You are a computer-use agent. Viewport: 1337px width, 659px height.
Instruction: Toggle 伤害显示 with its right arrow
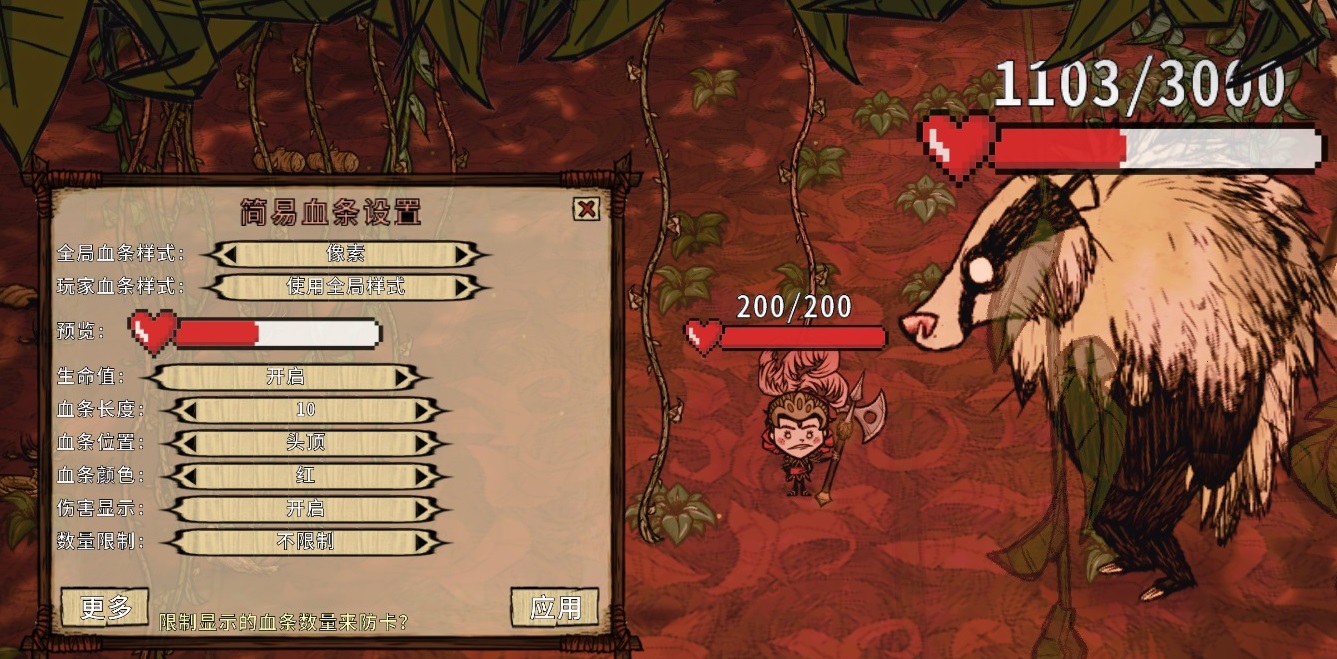423,509
